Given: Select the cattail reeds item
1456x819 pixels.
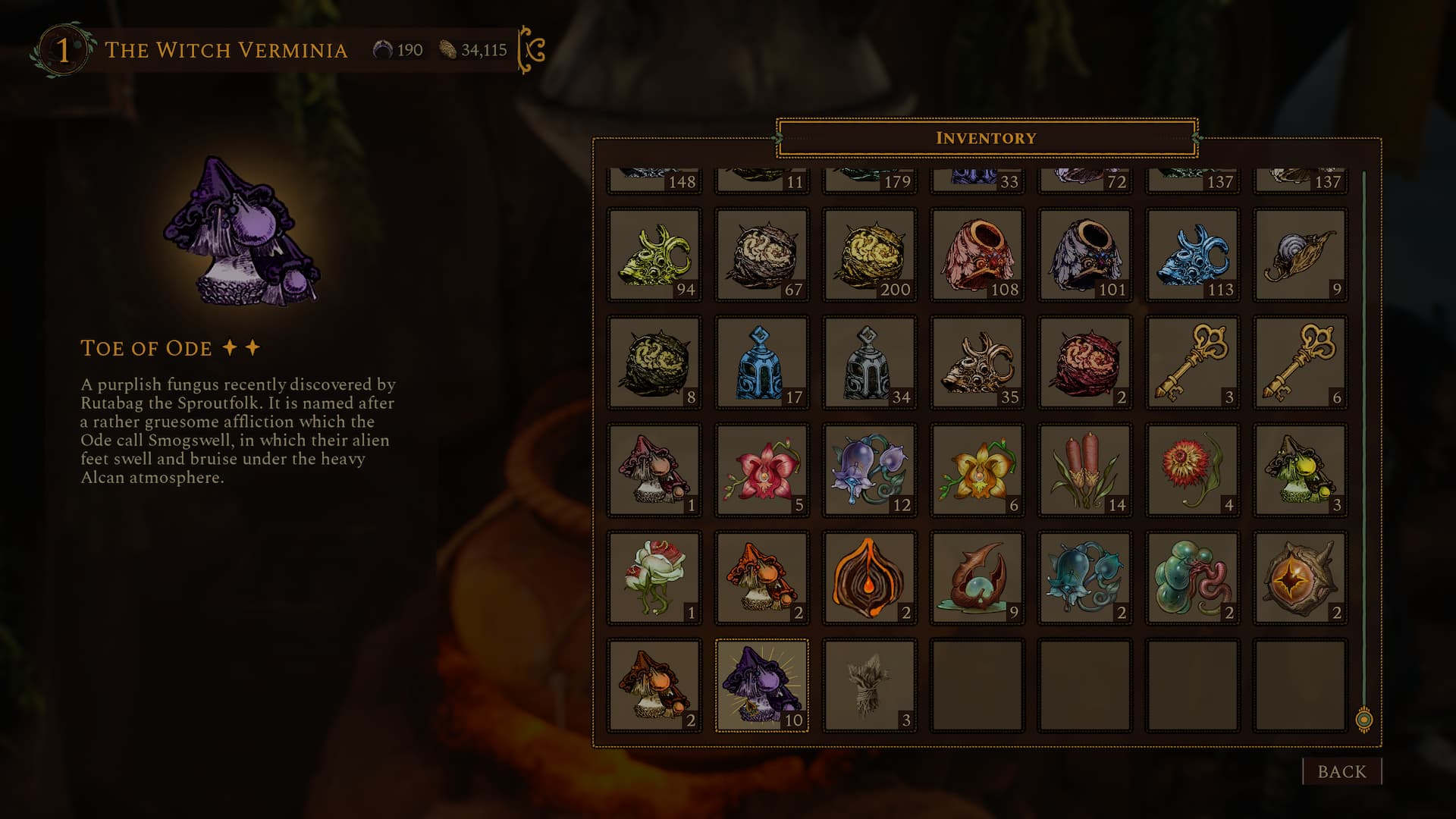Looking at the screenshot, I should pyautogui.click(x=1084, y=470).
